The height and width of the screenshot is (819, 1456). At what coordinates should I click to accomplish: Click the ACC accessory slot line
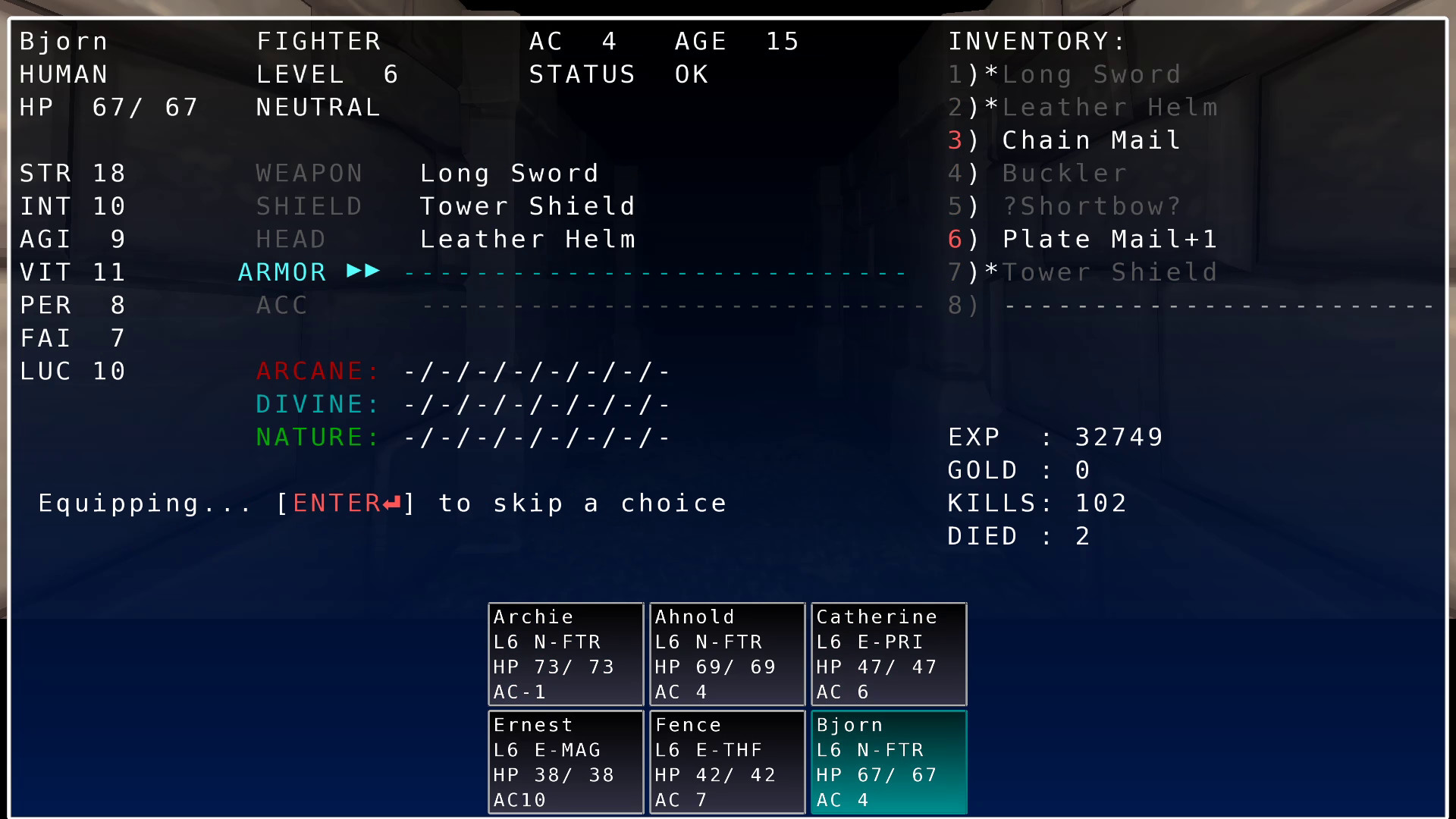click(281, 305)
